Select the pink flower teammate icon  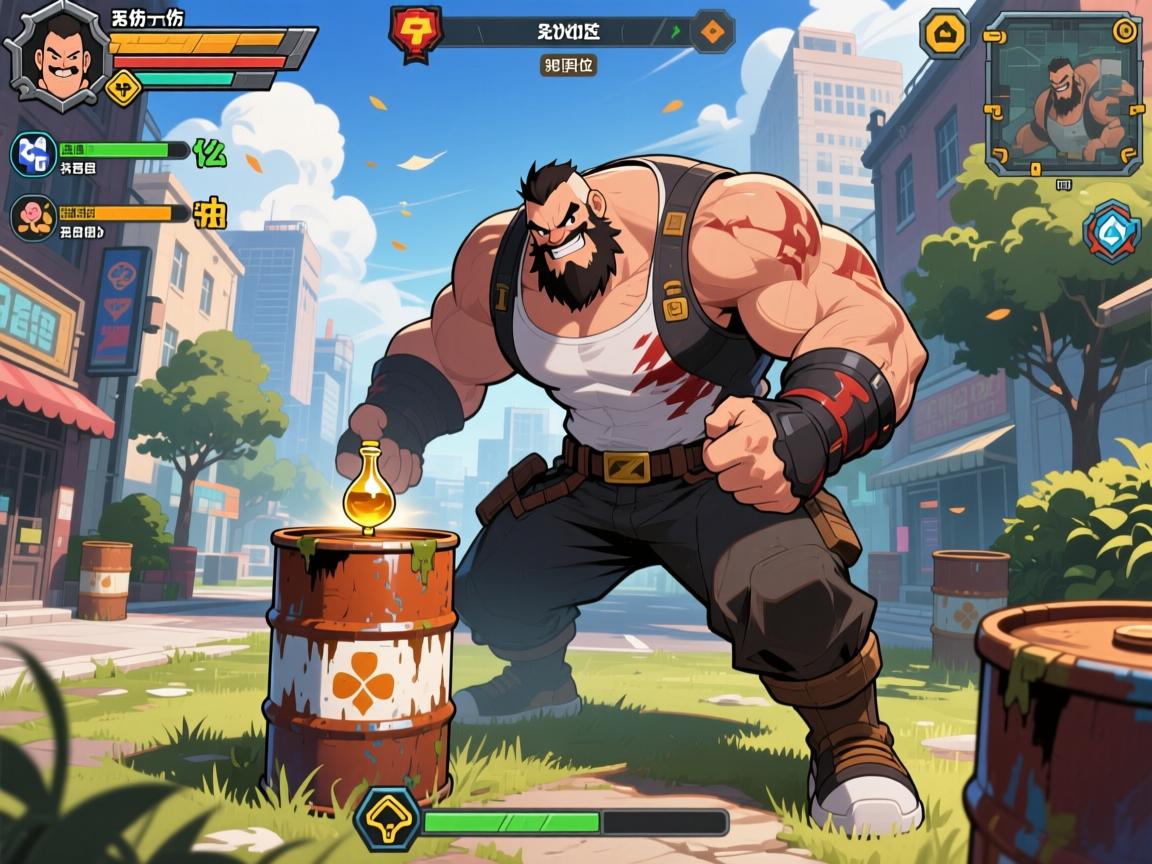click(x=33, y=214)
